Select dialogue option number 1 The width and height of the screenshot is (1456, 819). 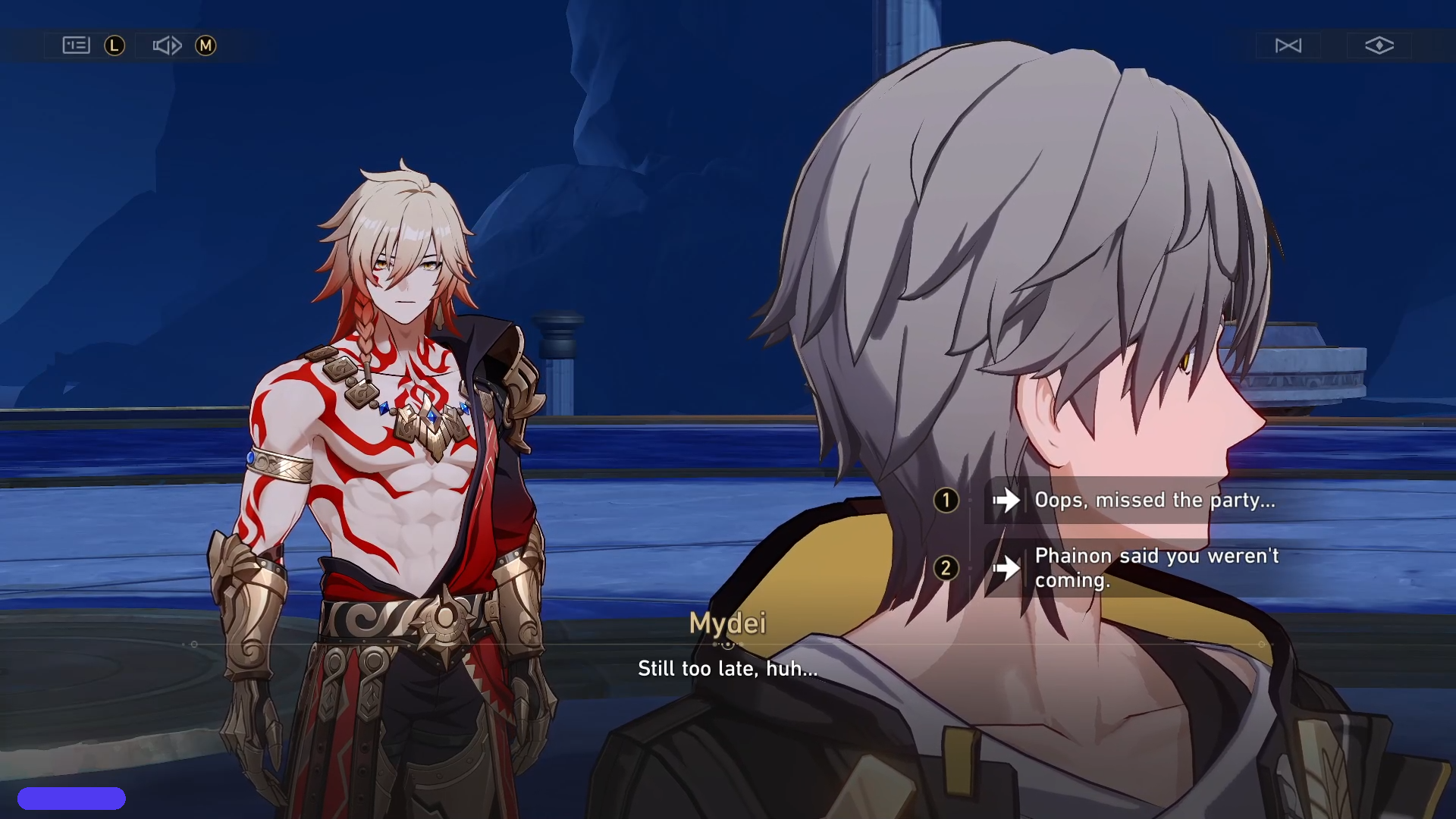(x=946, y=500)
